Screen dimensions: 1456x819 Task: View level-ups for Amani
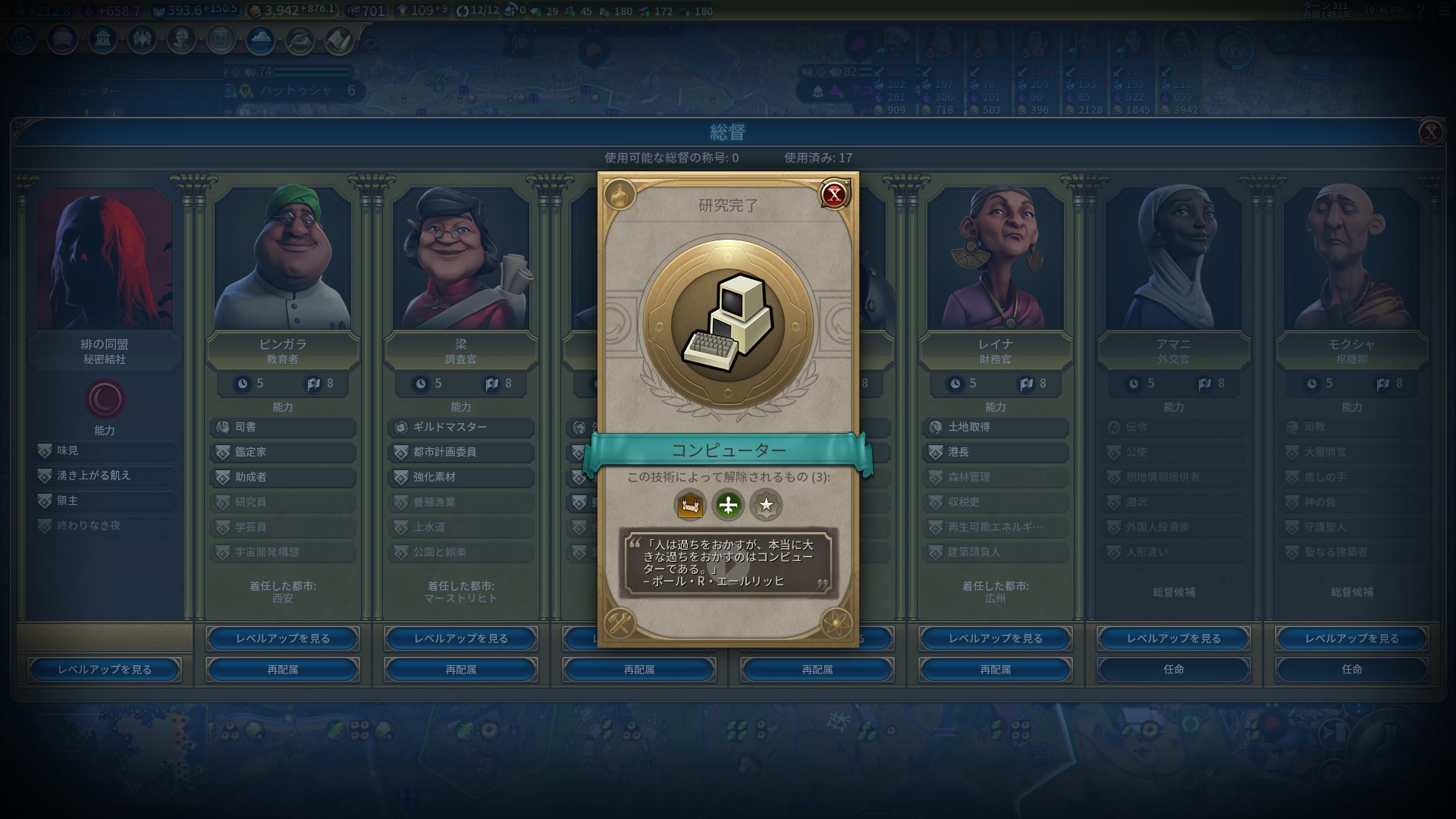click(1174, 639)
